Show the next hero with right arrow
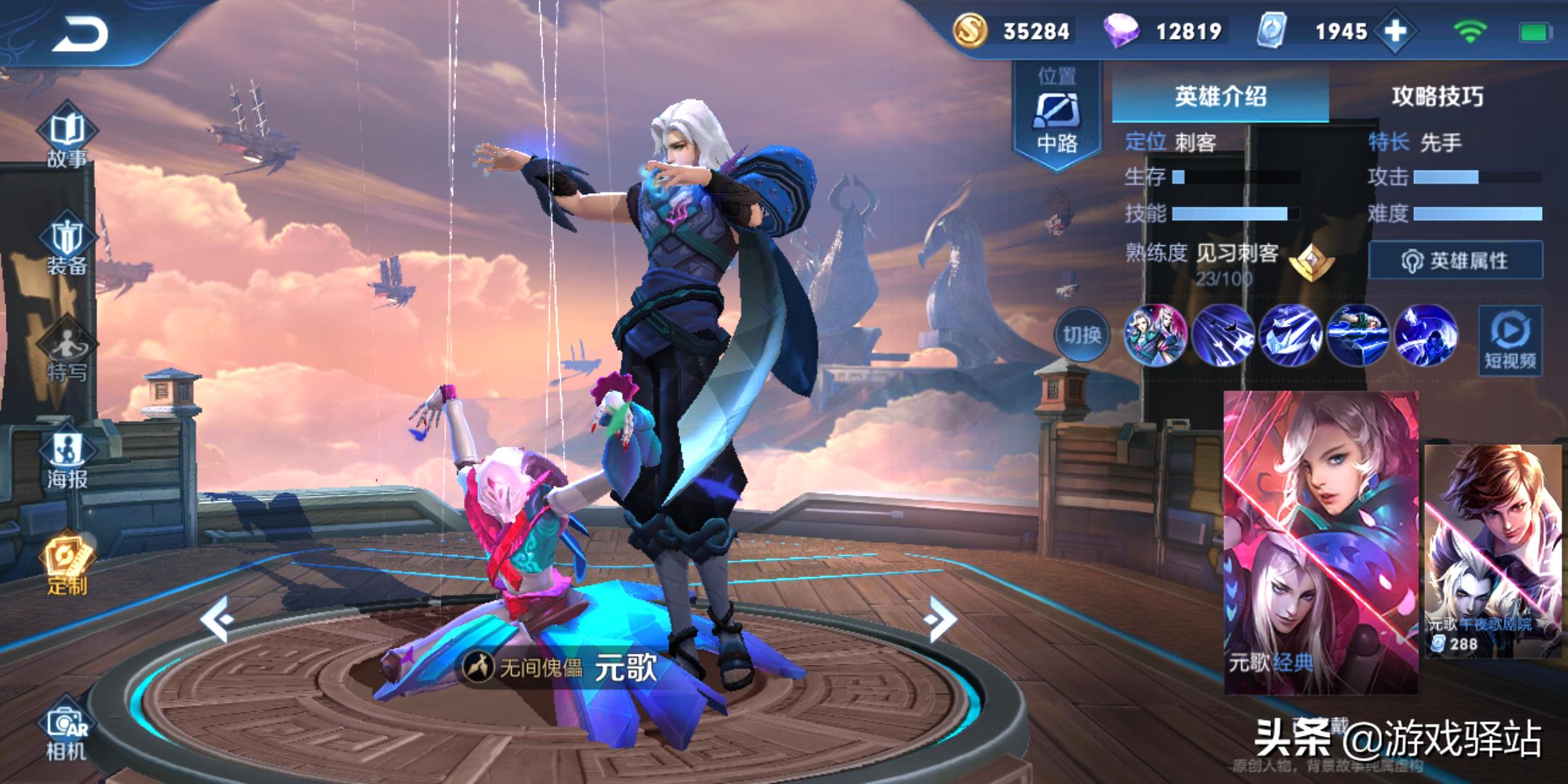1568x784 pixels. pos(941,618)
